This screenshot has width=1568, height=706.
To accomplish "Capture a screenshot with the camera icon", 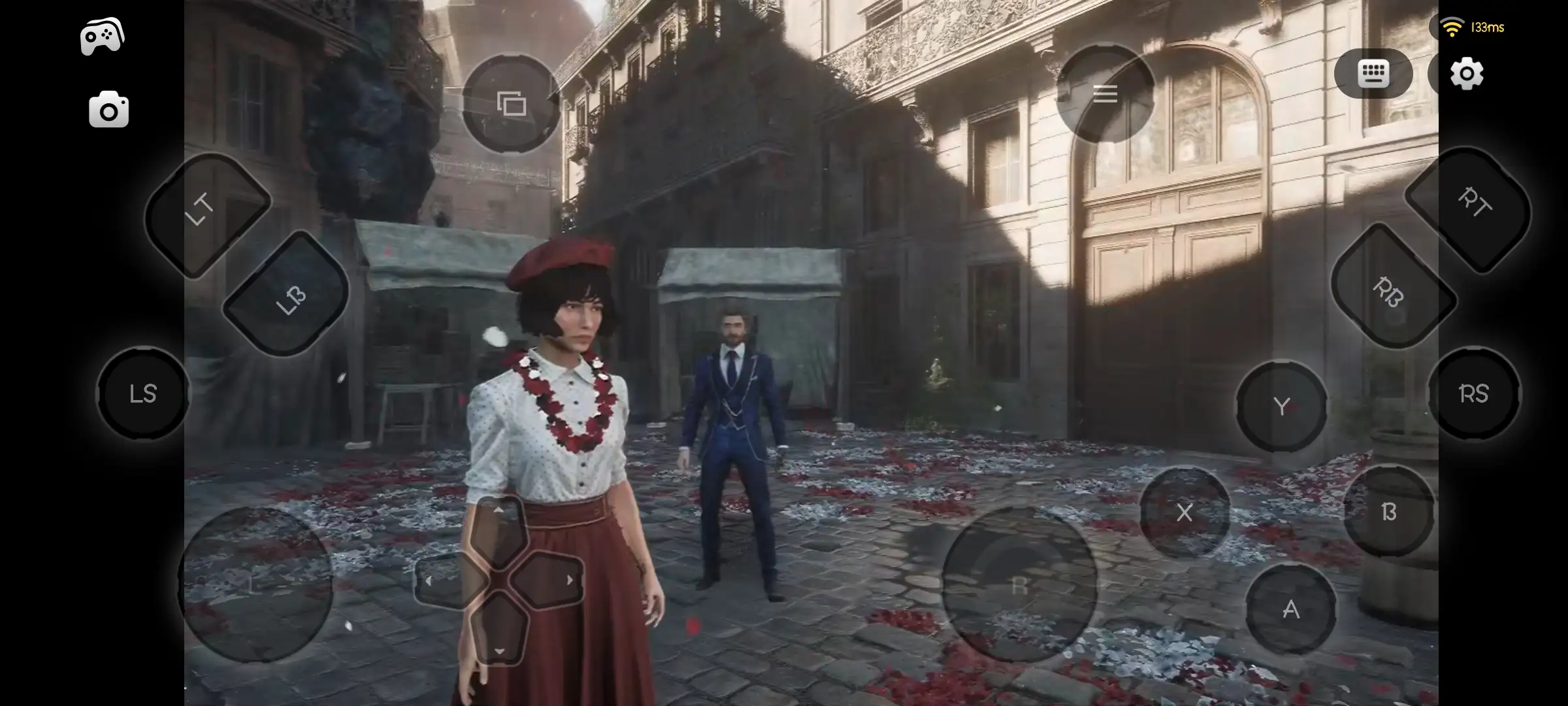I will coord(107,109).
